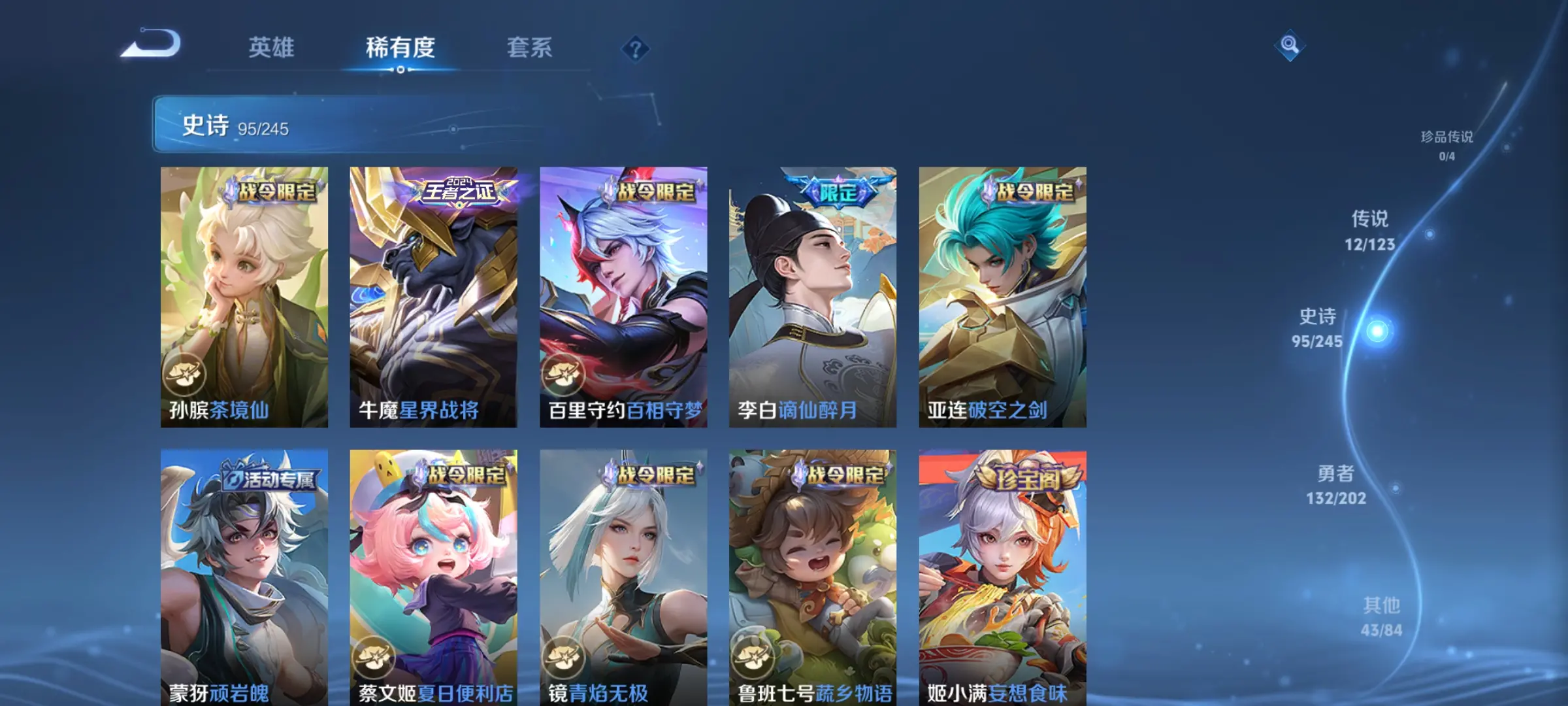View the 鲁班七号 蔬乡物语 skin card
The width and height of the screenshot is (1568, 706).
pyautogui.click(x=813, y=577)
